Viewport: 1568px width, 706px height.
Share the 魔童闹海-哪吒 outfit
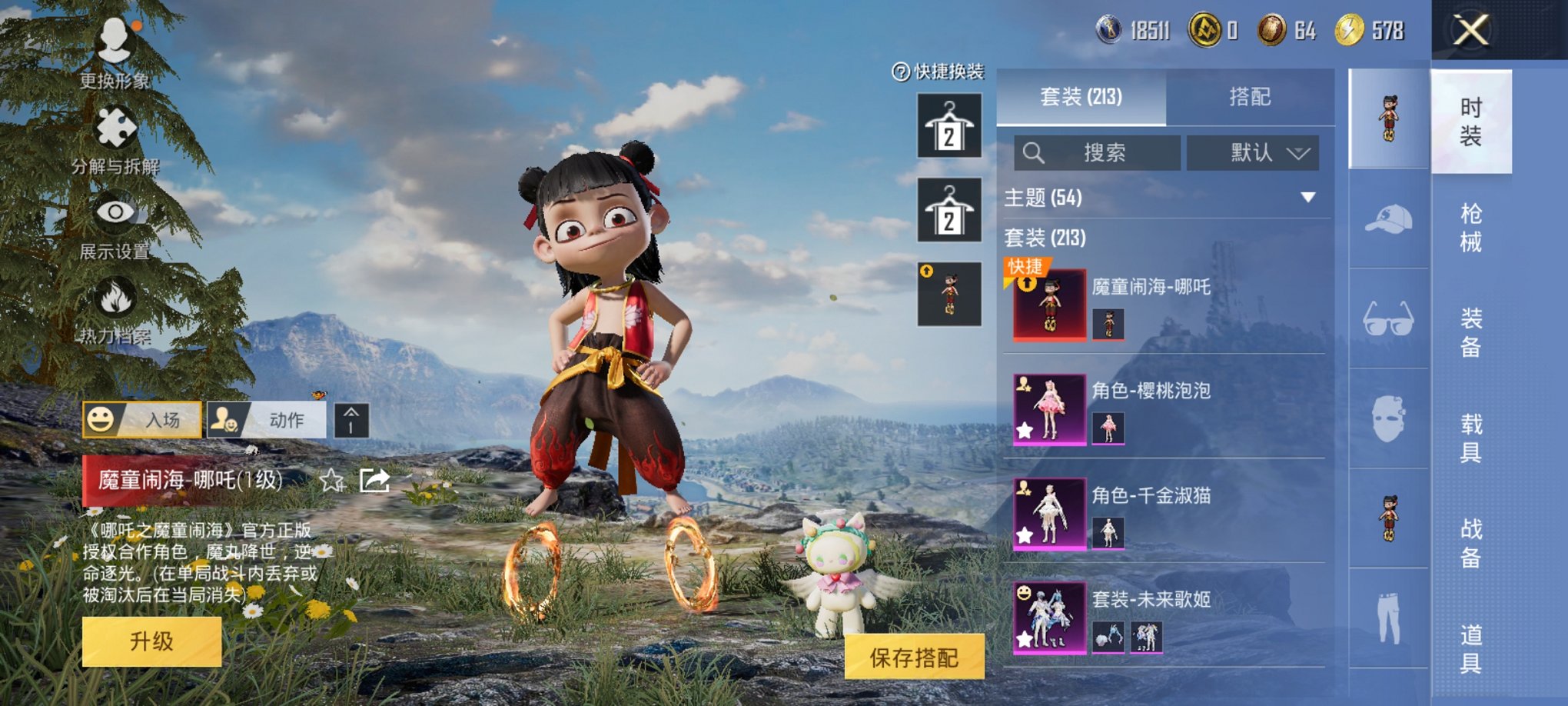374,481
